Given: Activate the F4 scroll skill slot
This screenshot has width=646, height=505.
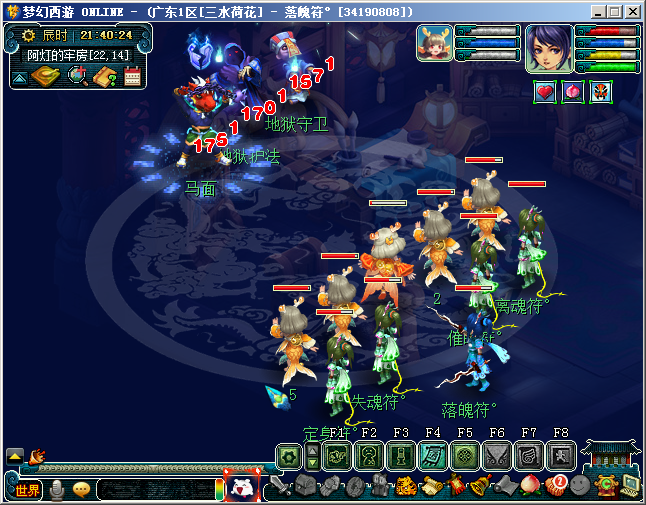Looking at the screenshot, I should coord(433,456).
